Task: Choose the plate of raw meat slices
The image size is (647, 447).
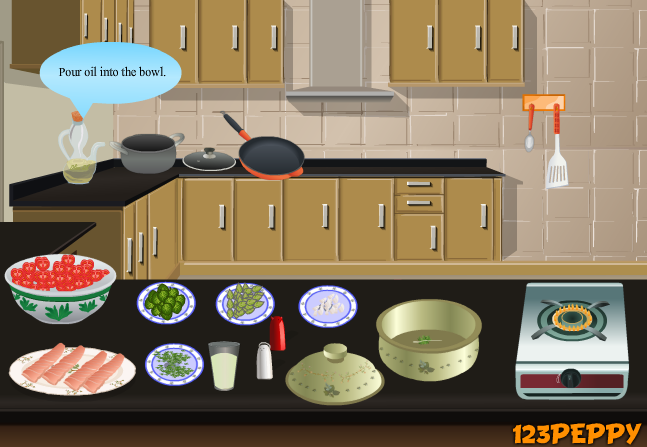Action: tap(72, 370)
